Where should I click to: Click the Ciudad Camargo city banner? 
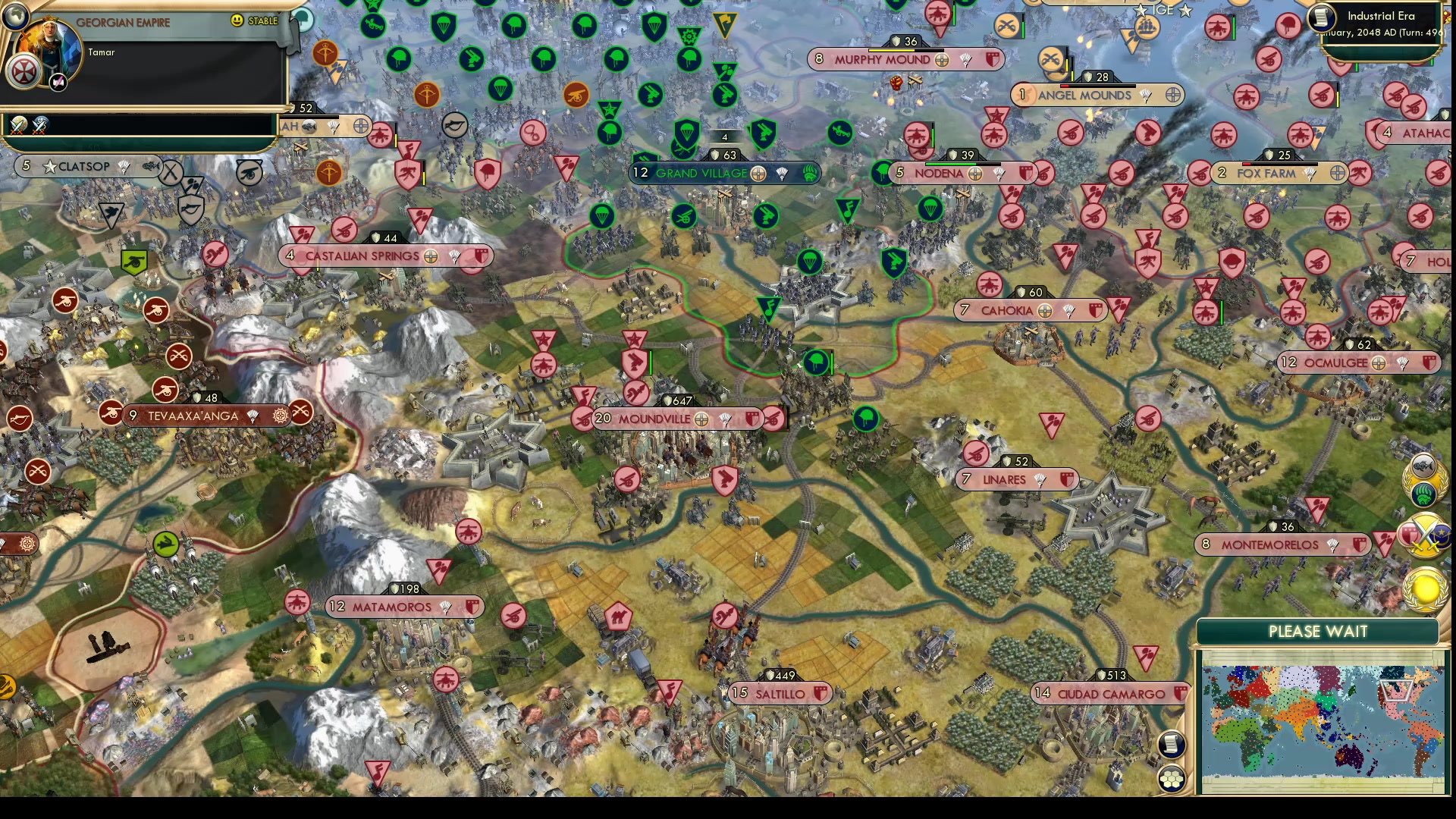pyautogui.click(x=1103, y=692)
